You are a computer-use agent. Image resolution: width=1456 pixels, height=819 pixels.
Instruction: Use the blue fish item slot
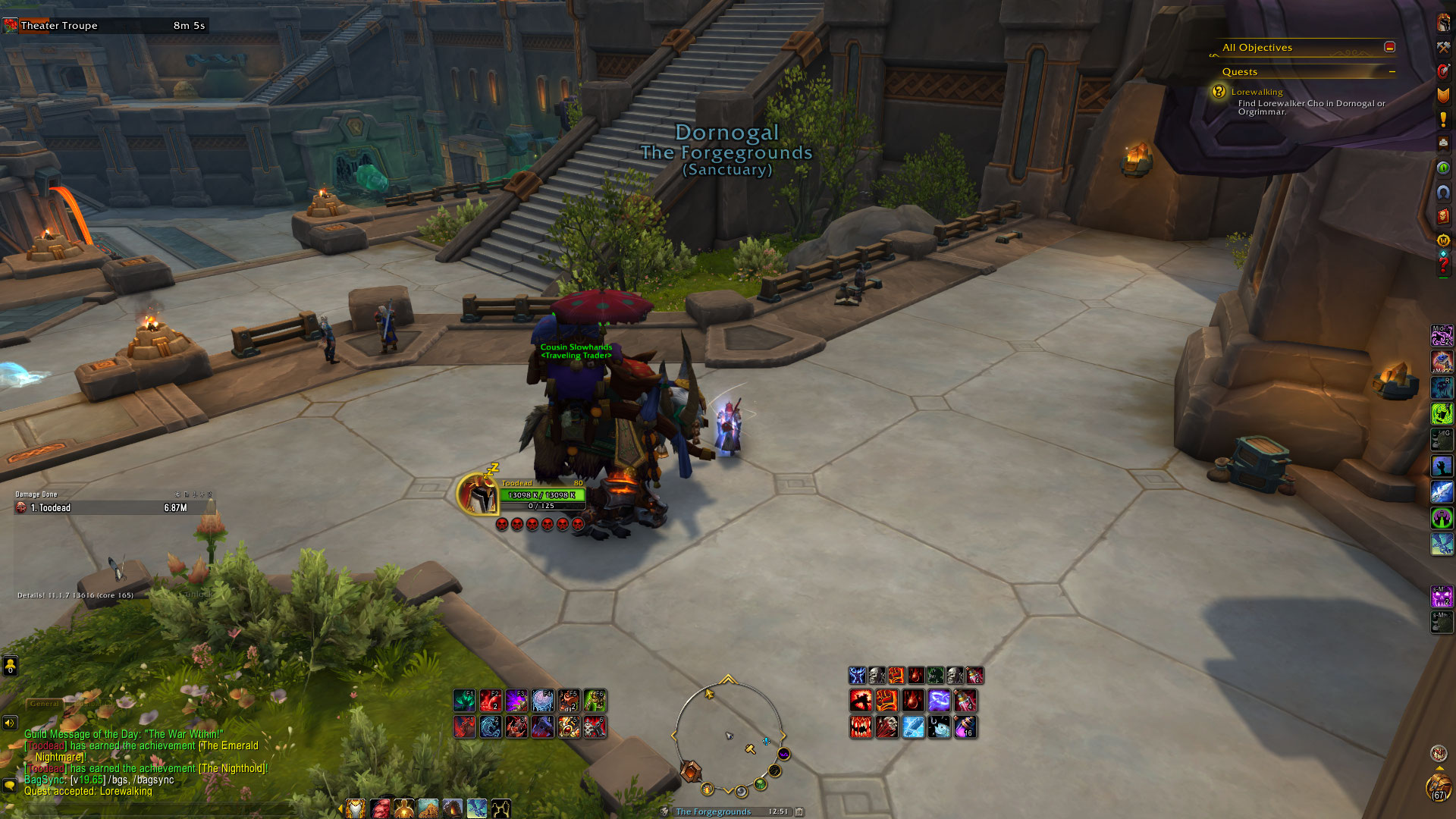[x=940, y=727]
